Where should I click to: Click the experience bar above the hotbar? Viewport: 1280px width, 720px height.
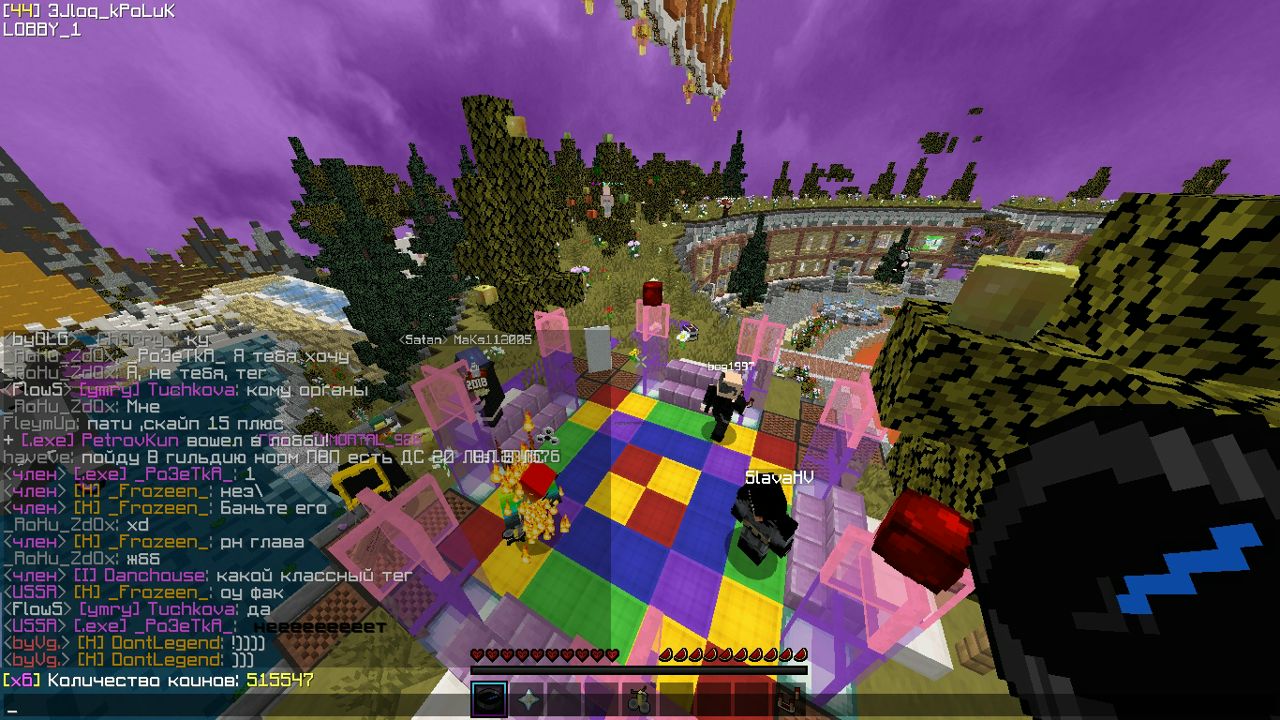pos(640,668)
